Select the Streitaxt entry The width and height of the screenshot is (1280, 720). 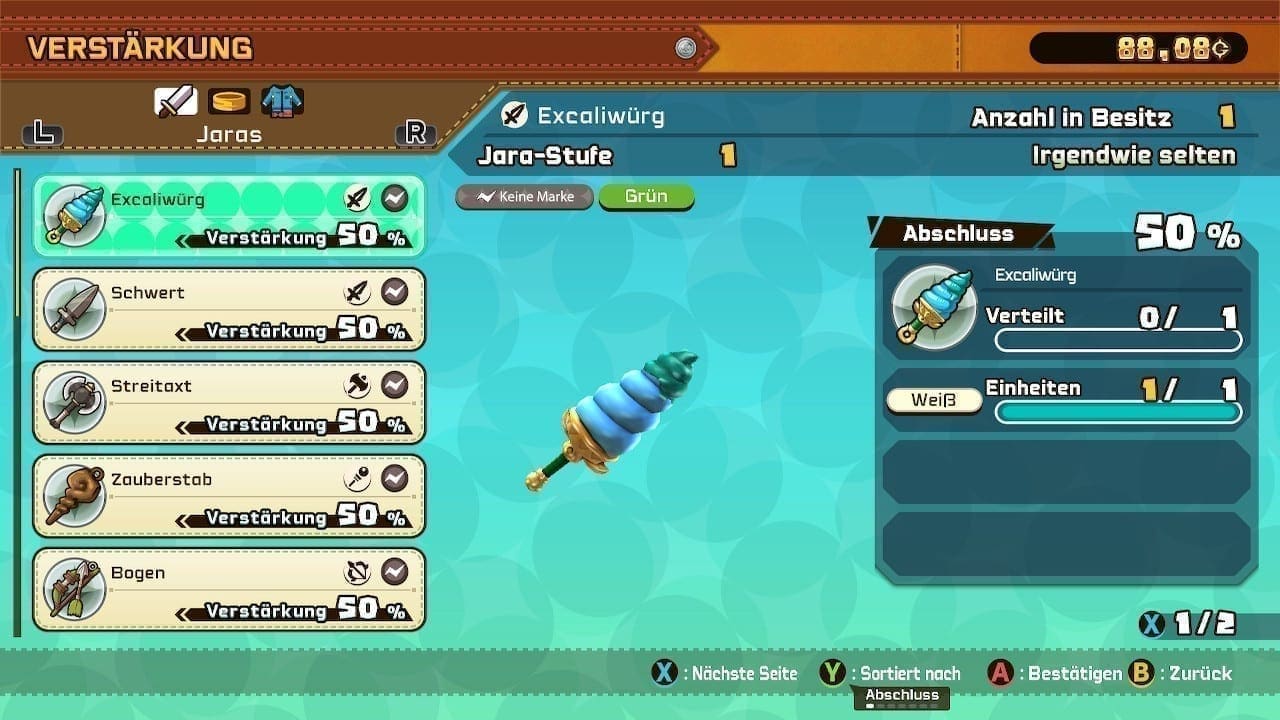pyautogui.click(x=229, y=402)
